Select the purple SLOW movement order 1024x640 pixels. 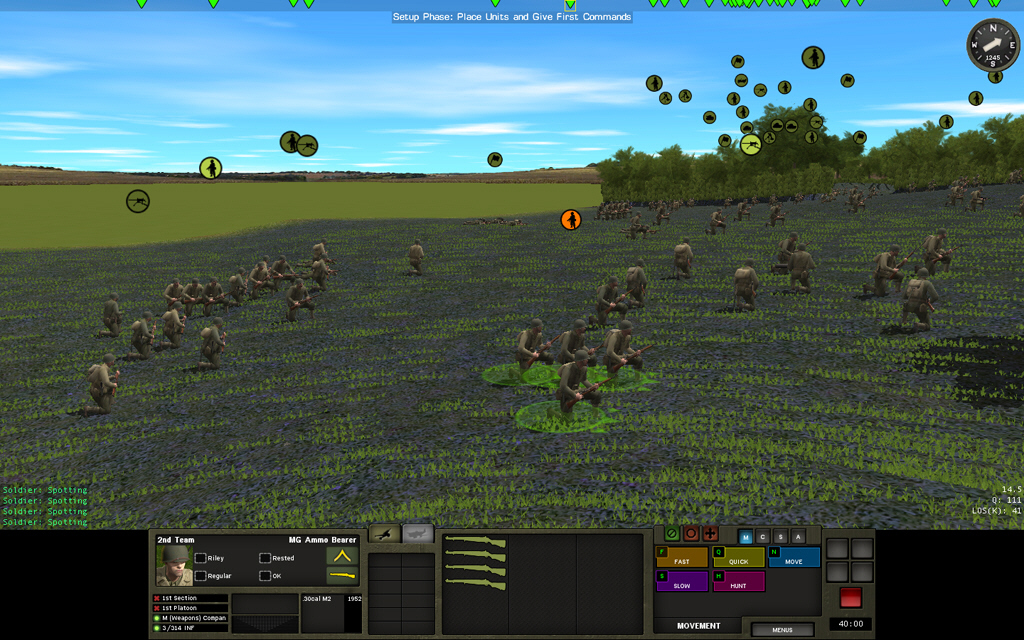click(x=681, y=581)
